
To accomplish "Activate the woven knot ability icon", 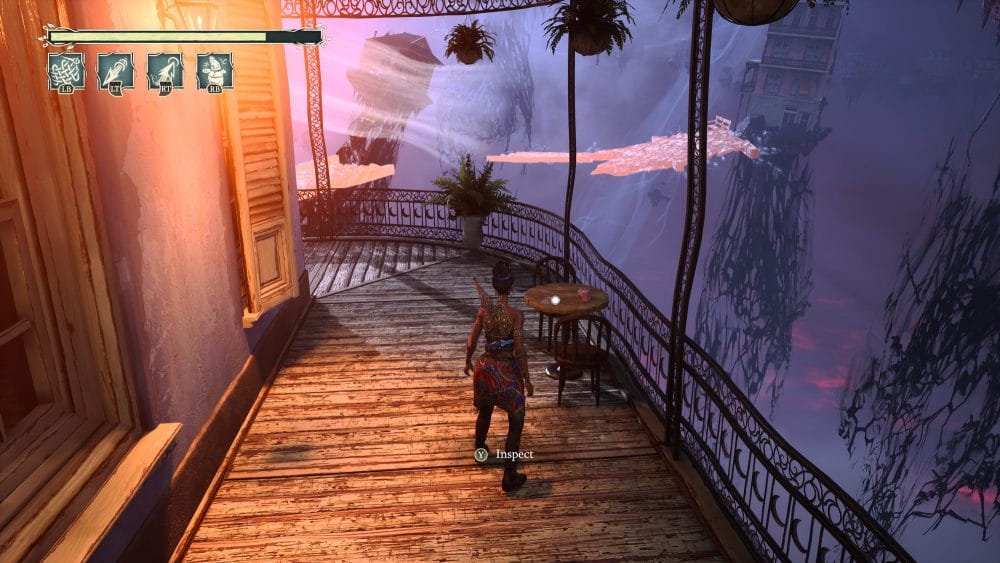I will 66,72.
